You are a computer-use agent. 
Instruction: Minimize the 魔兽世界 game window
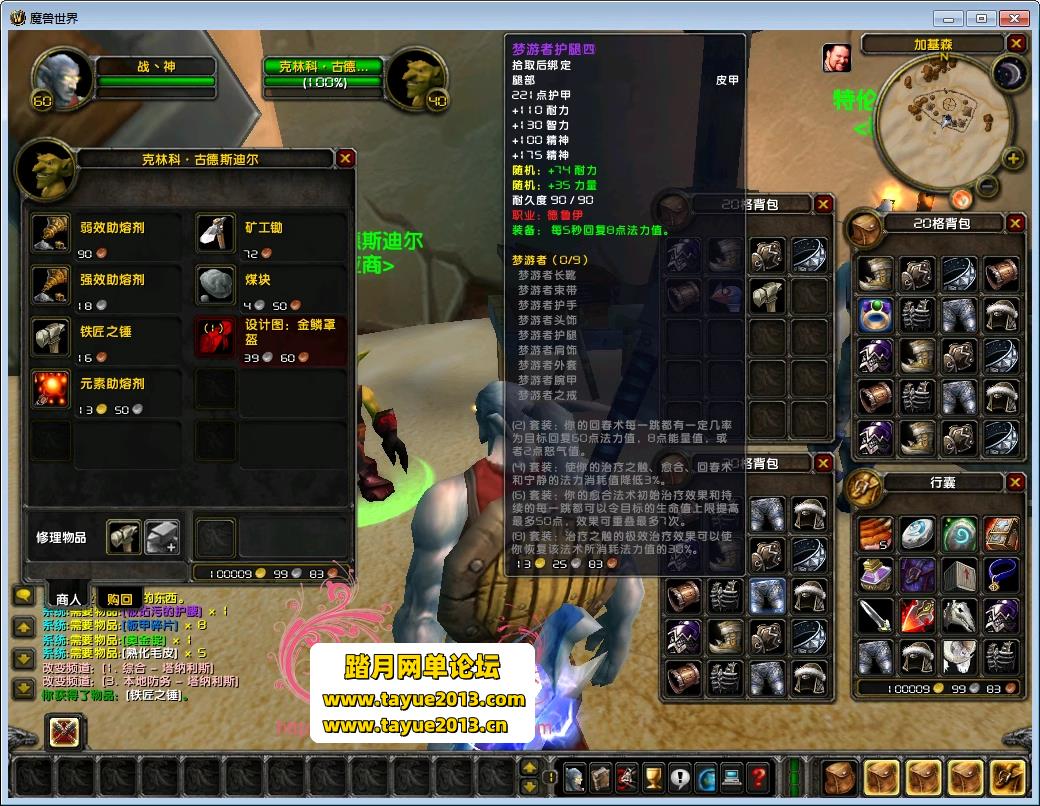pos(948,18)
